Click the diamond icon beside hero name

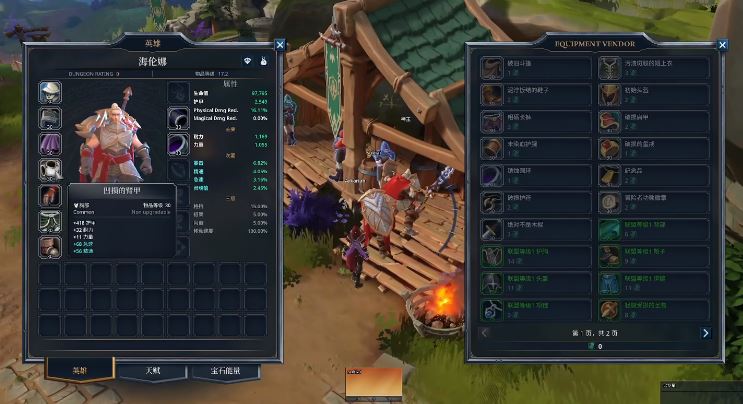coord(247,62)
